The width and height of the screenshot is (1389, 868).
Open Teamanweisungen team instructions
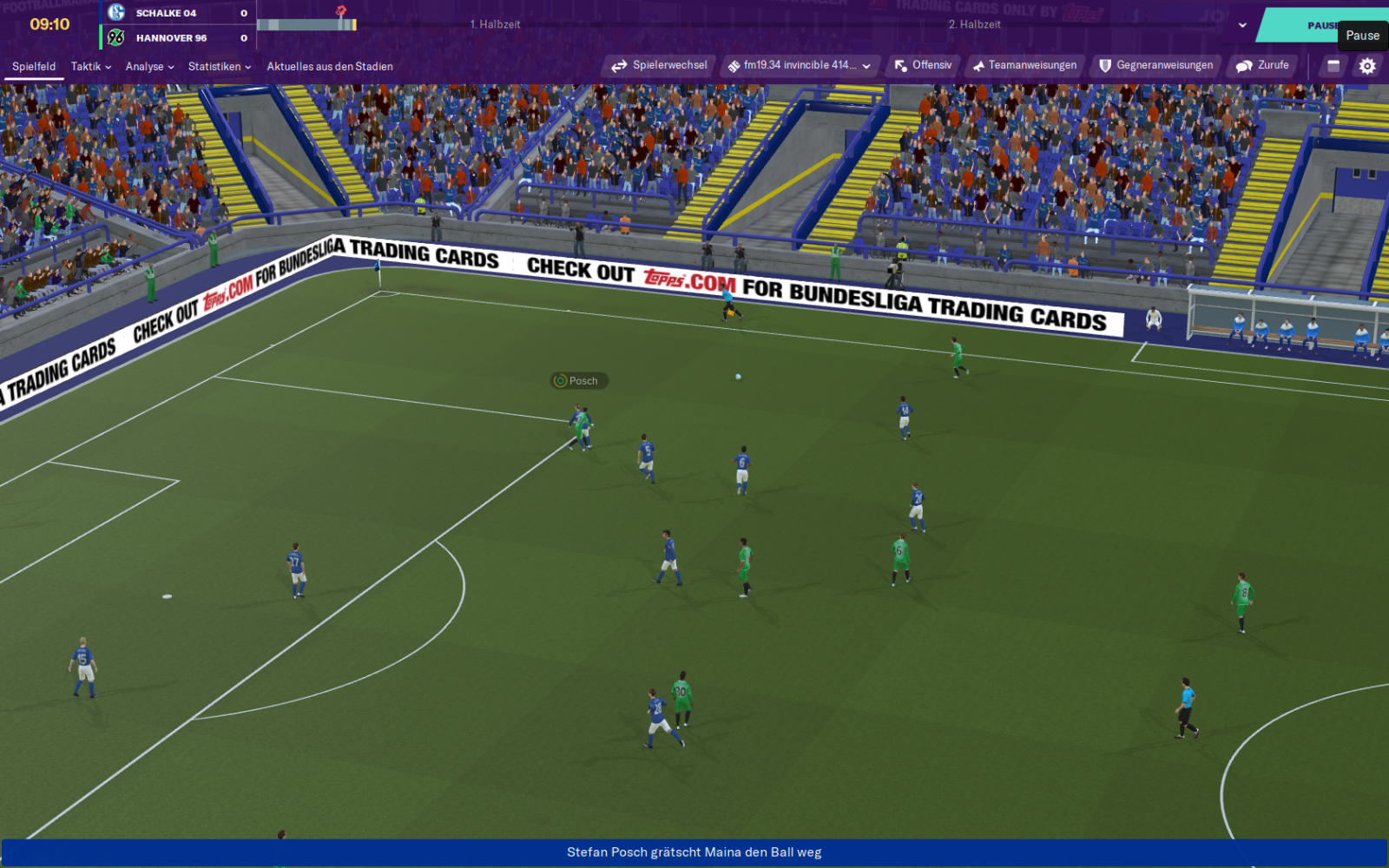[x=1024, y=65]
